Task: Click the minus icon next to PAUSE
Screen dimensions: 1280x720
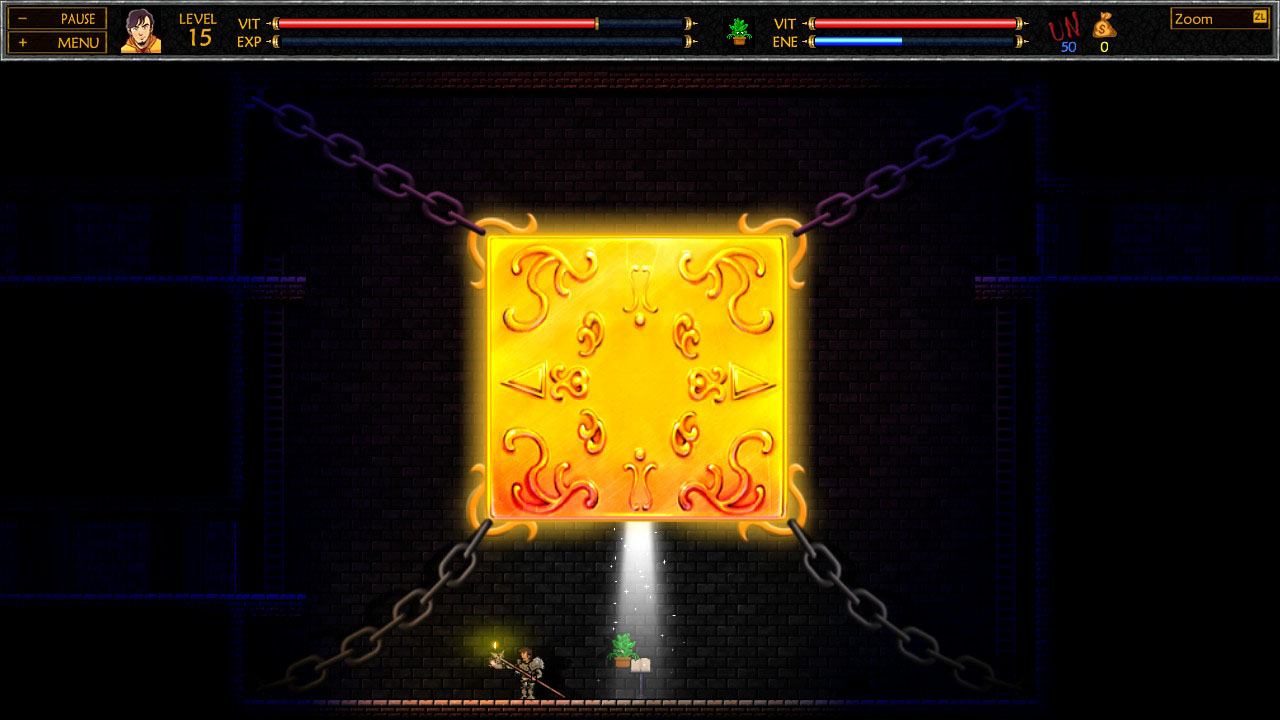Action: pos(22,18)
